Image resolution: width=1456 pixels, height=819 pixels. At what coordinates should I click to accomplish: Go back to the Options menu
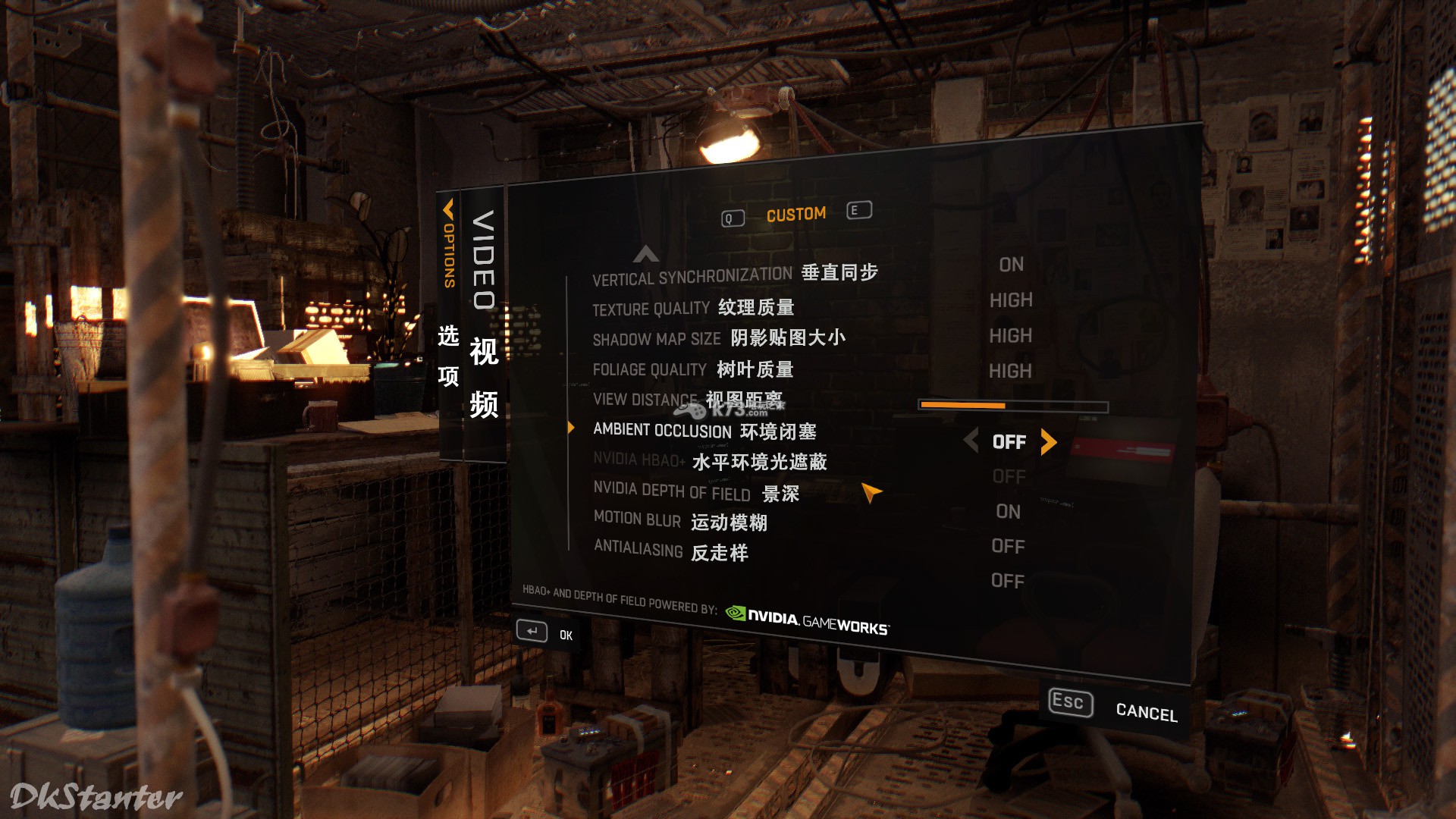point(448,243)
